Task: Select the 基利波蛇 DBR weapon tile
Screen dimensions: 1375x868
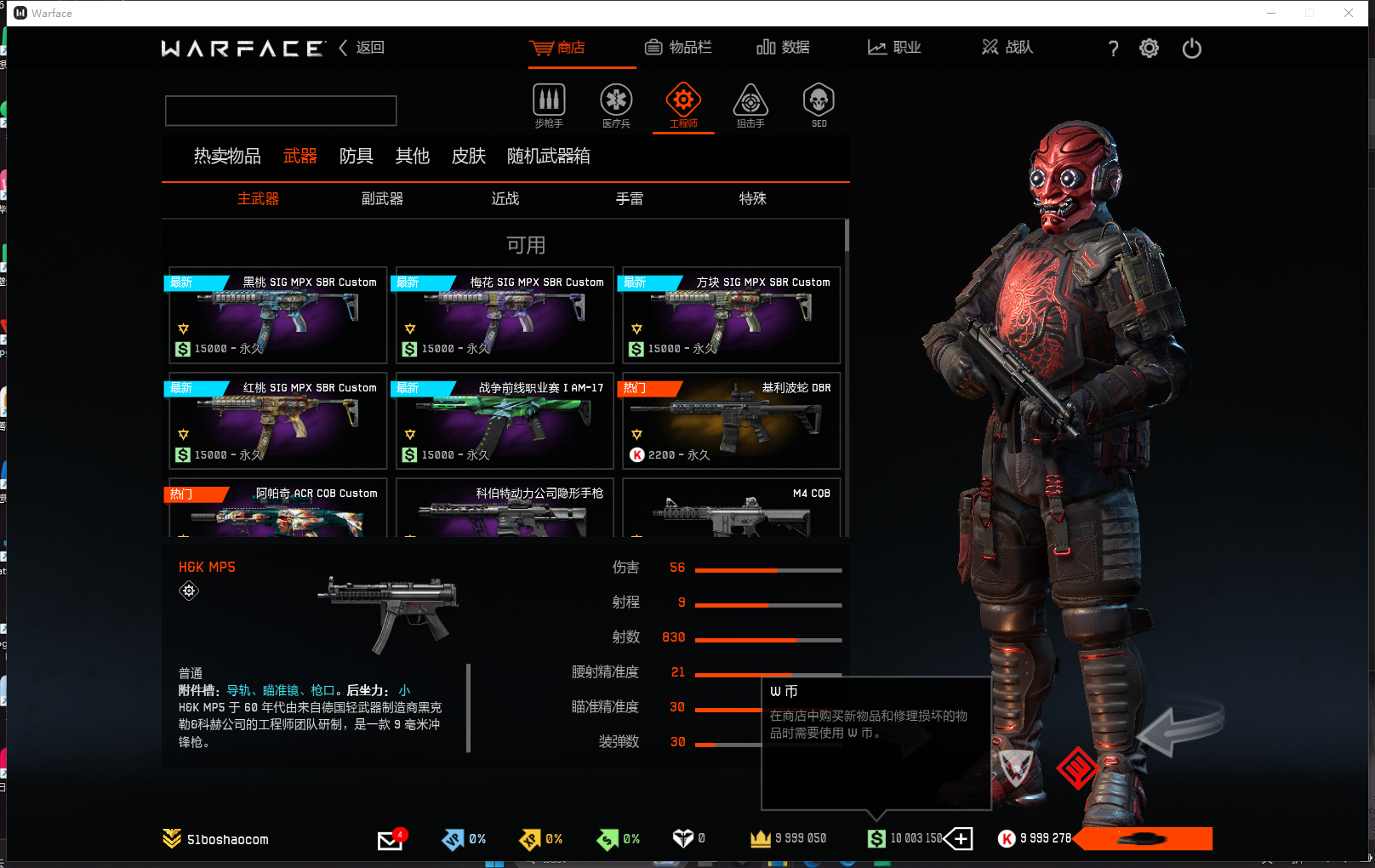Action: tap(732, 421)
